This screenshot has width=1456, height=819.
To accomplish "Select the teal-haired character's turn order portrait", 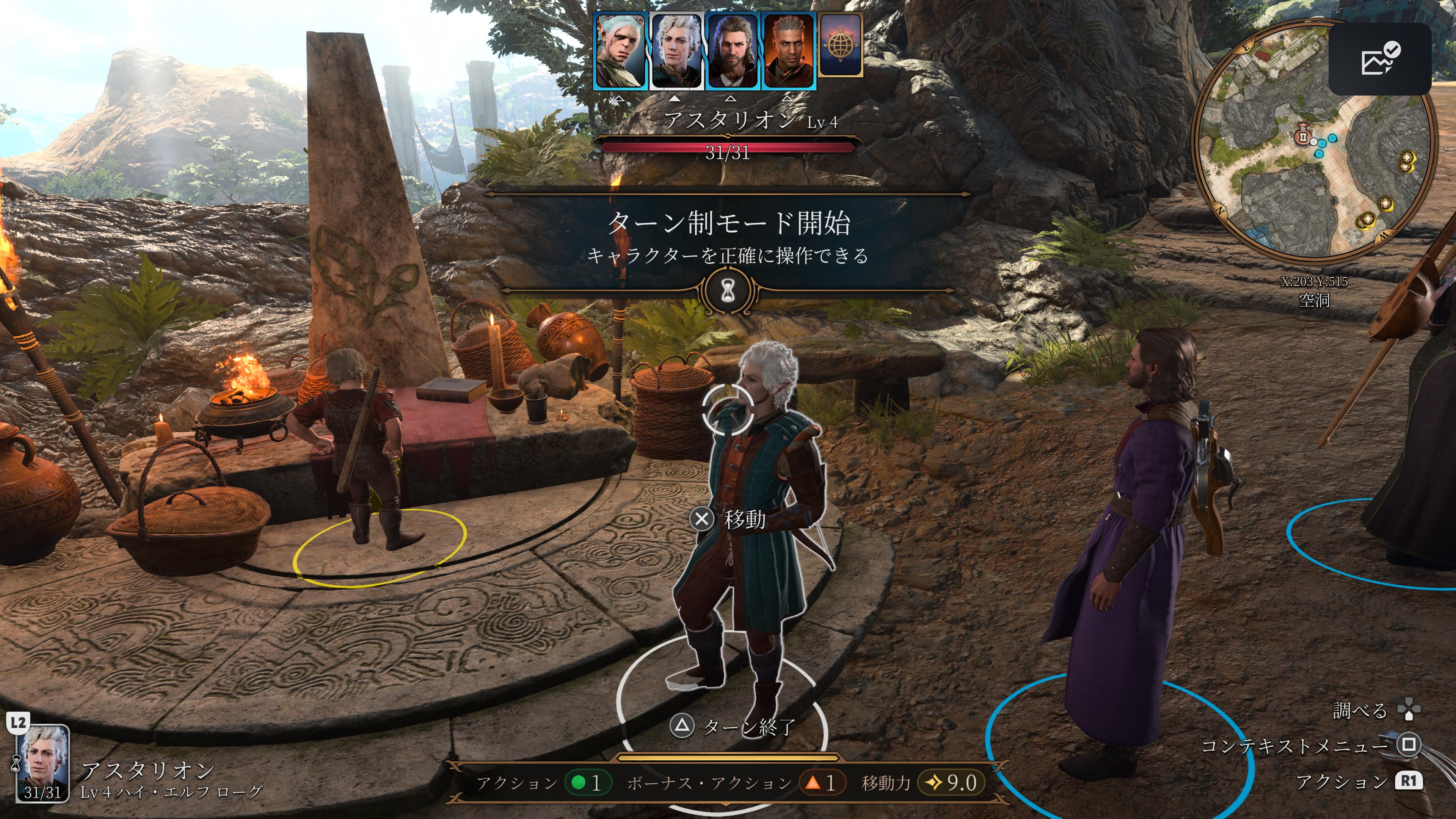I will click(620, 51).
